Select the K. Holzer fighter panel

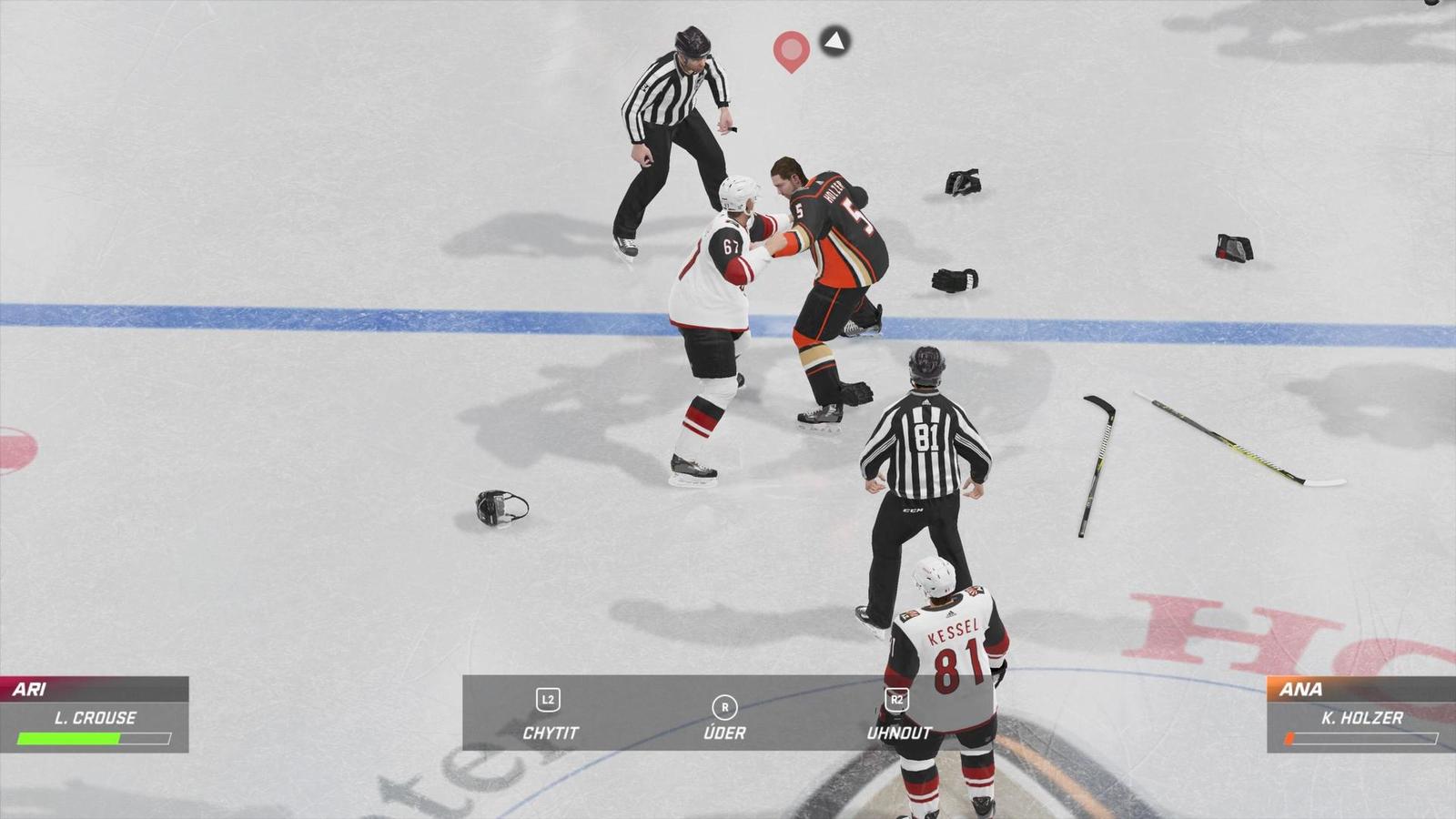(x=1360, y=715)
